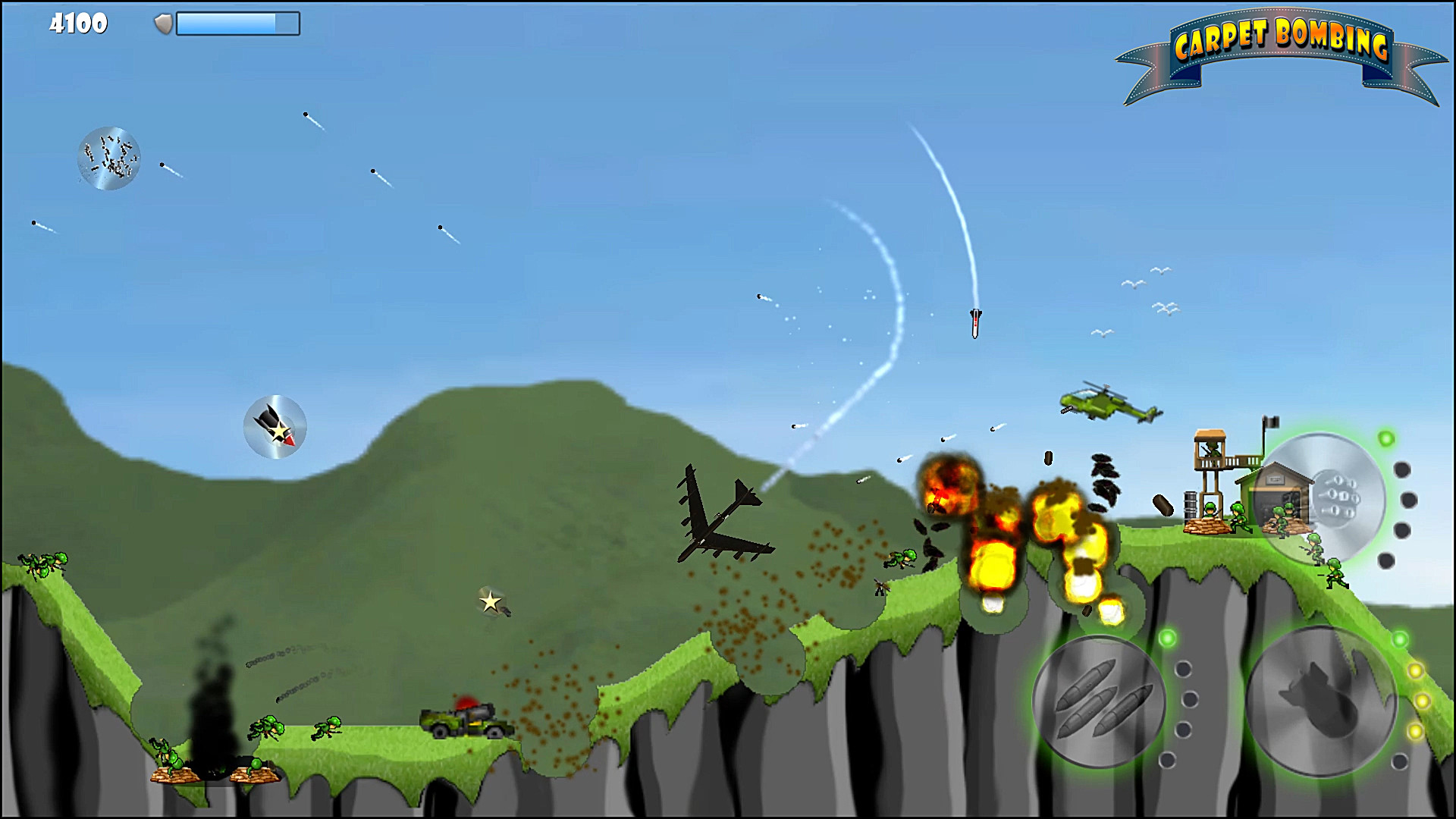Grab the cluster bomb power-up bubble
Viewport: 1456px width, 819px height.
108,157
